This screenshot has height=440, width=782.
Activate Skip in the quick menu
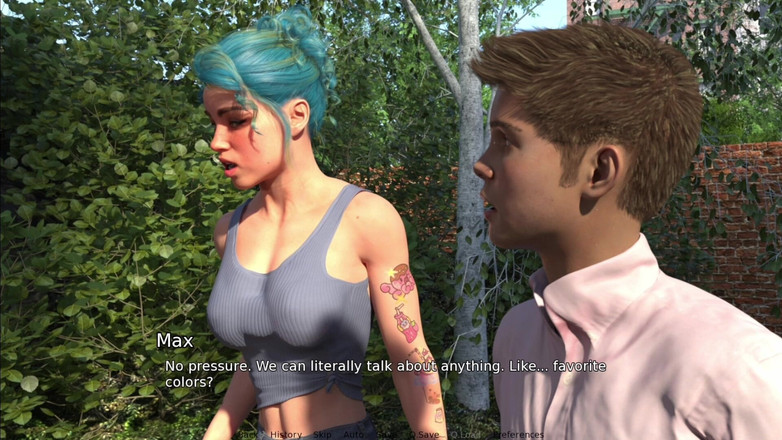(x=322, y=435)
